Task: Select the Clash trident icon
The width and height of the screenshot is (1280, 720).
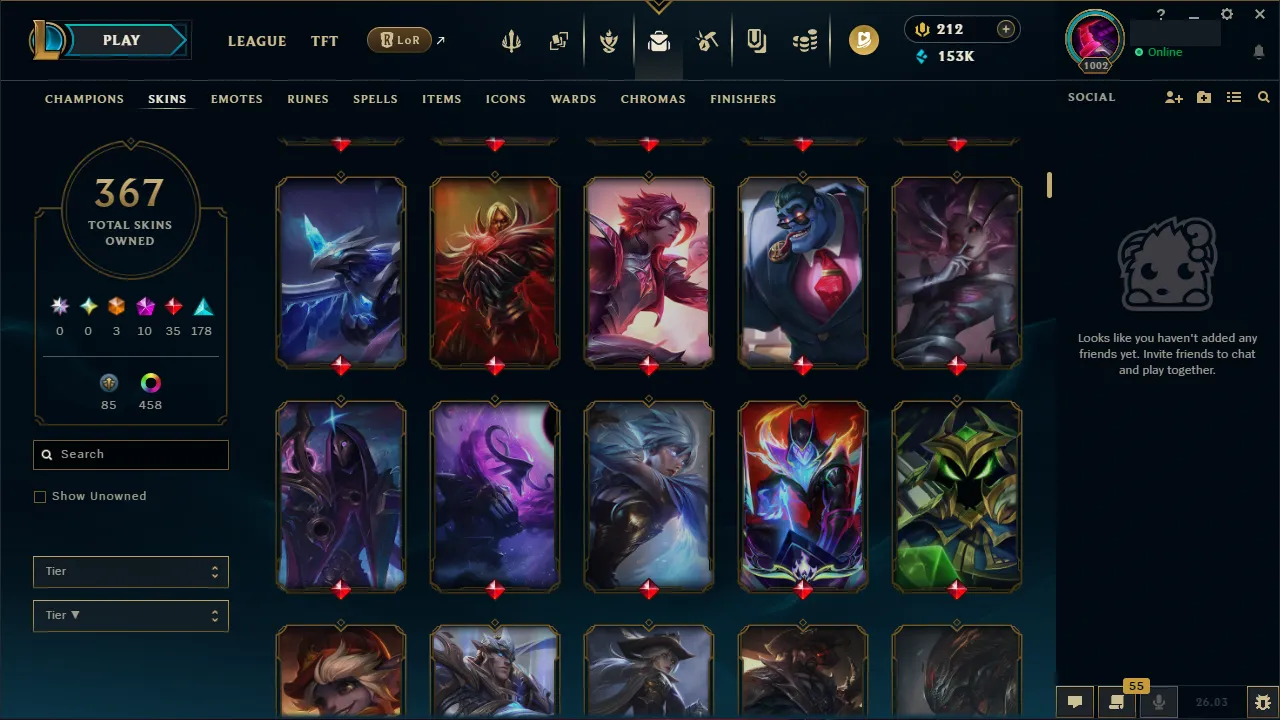Action: pos(511,40)
